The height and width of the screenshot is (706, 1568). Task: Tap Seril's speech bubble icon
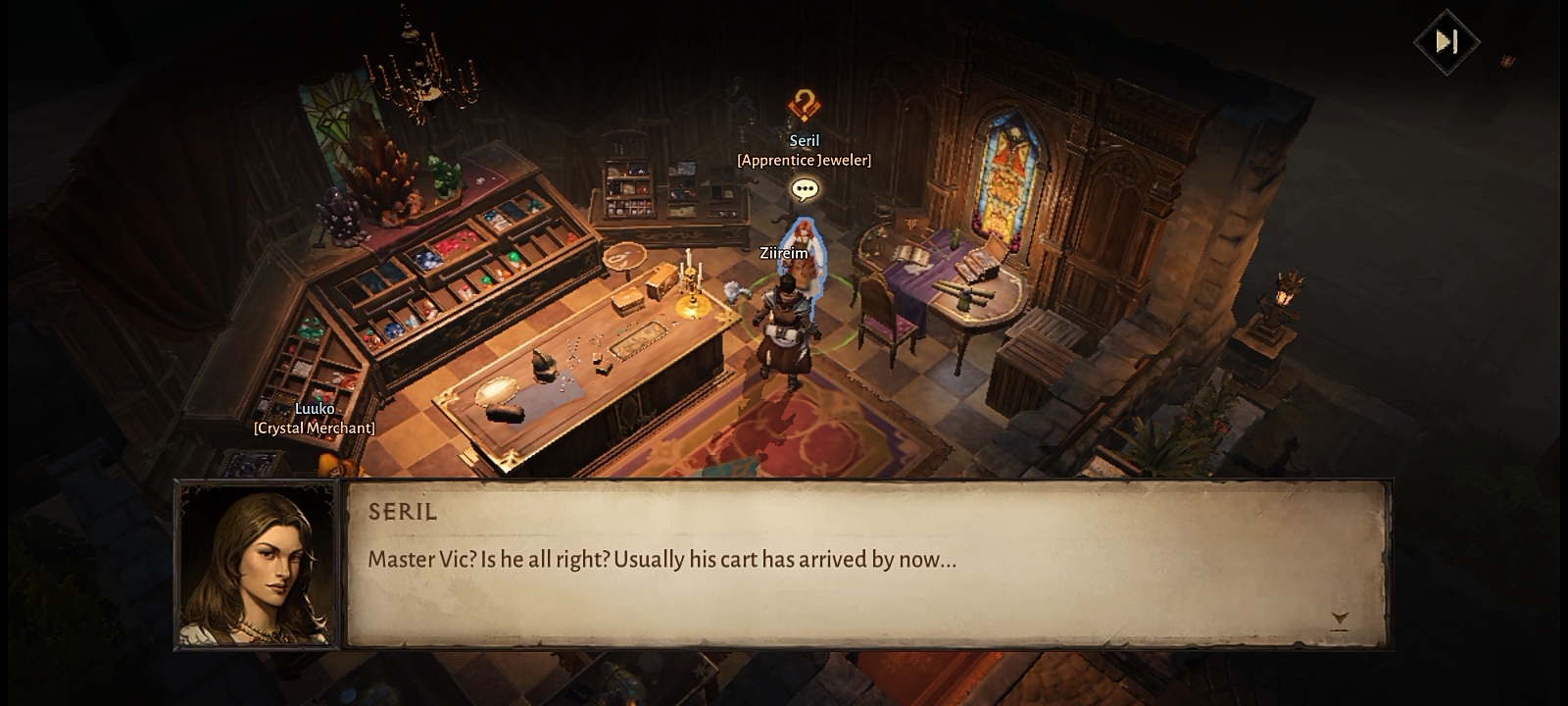pos(805,189)
